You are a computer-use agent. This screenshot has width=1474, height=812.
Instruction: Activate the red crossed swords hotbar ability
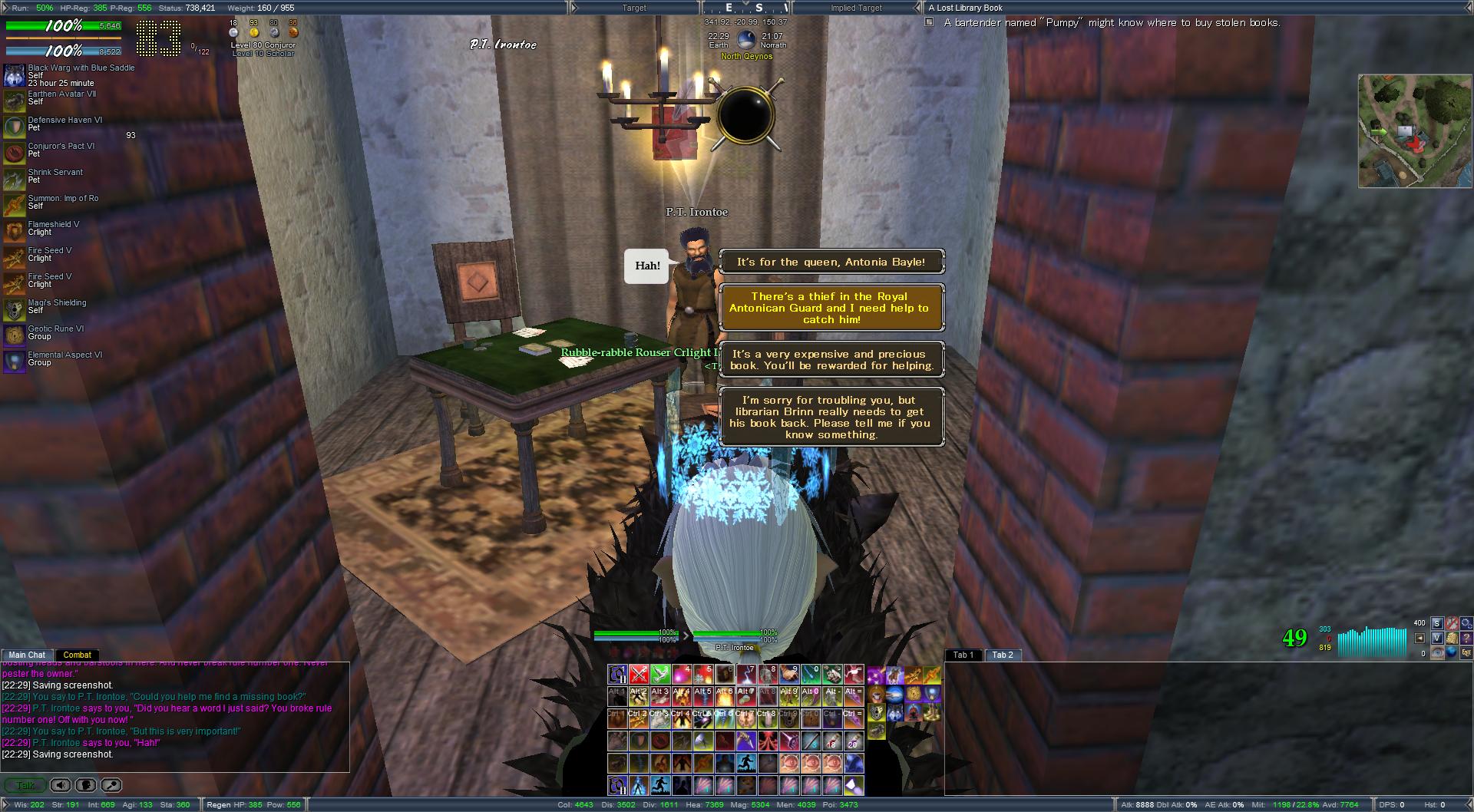click(639, 675)
